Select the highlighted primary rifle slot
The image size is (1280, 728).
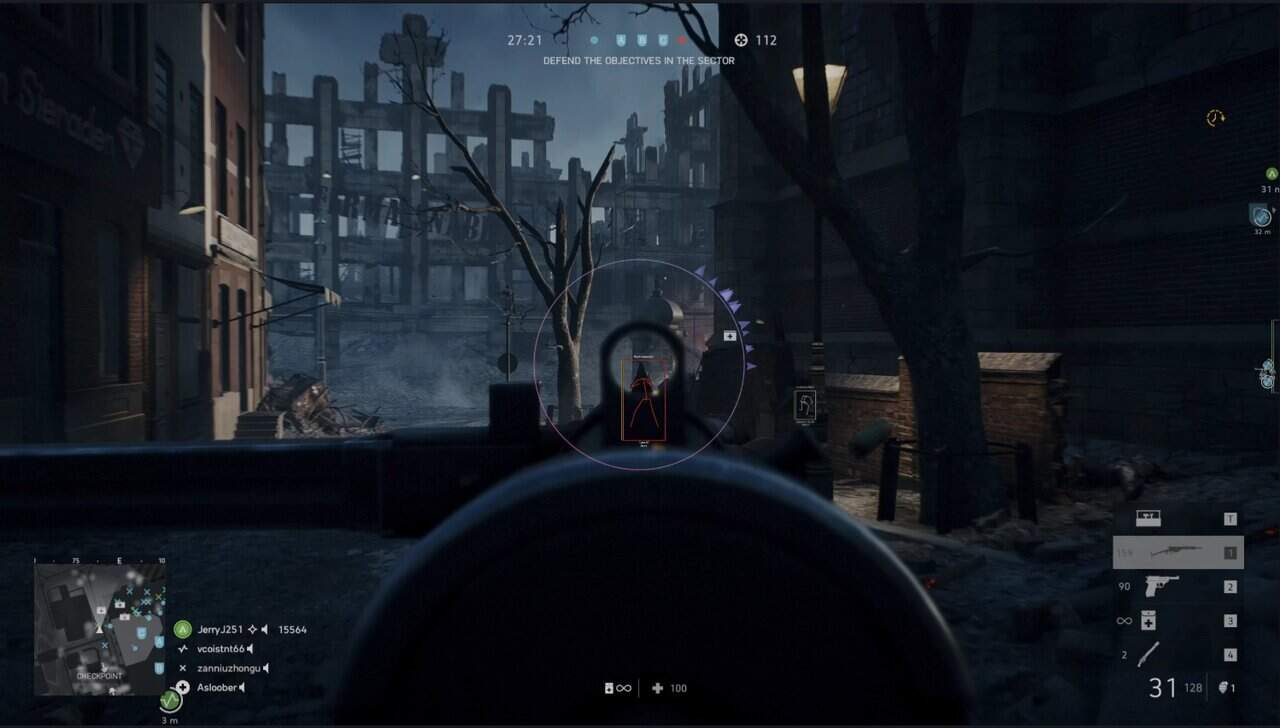(x=1177, y=552)
